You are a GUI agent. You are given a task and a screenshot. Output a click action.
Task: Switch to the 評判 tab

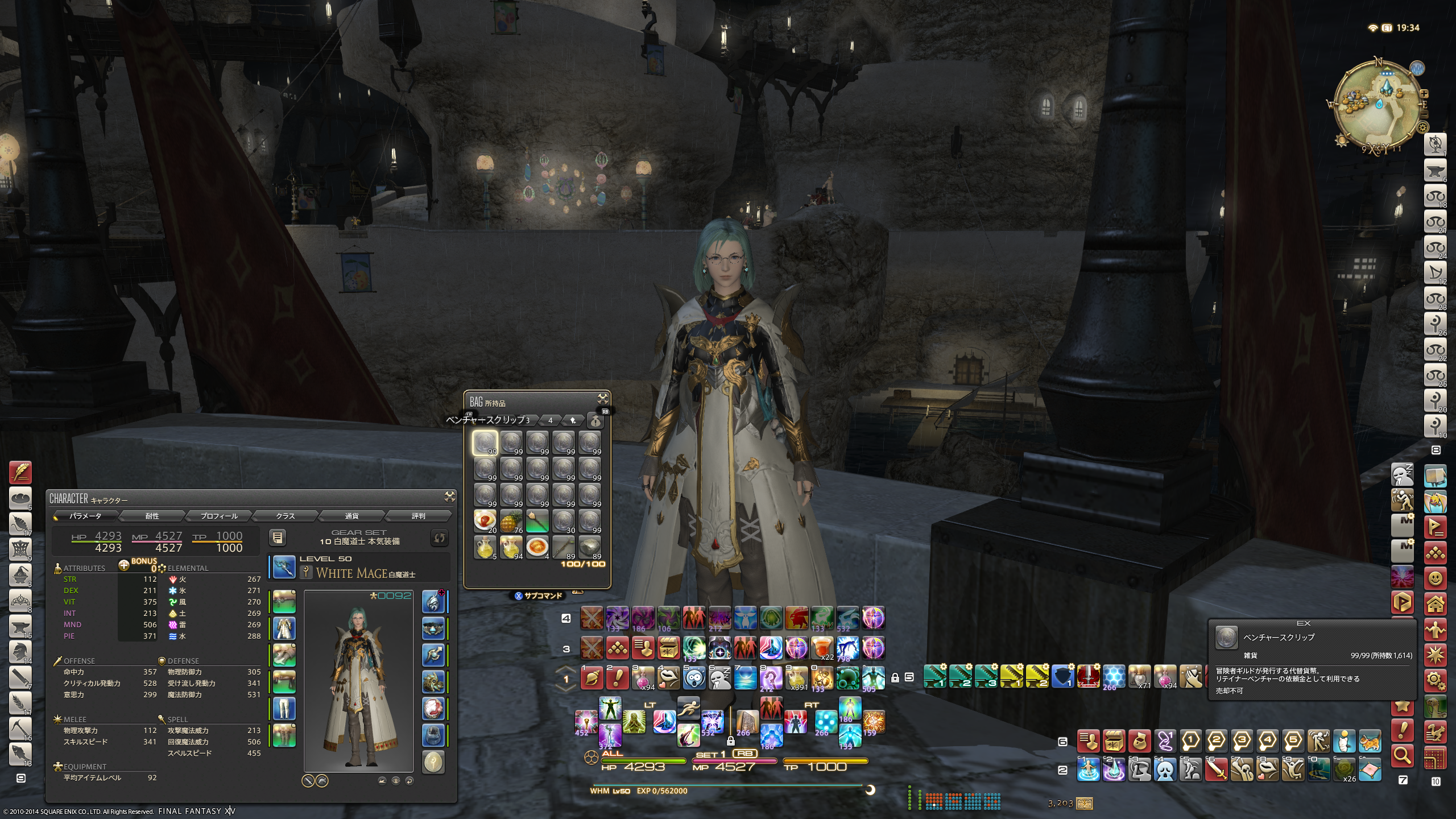tap(419, 516)
